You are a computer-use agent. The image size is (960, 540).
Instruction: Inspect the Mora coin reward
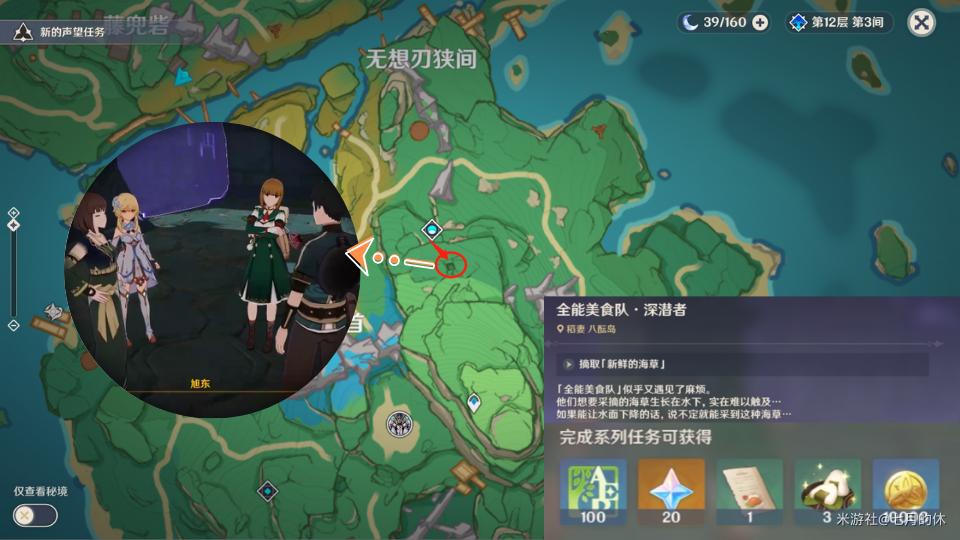click(905, 491)
